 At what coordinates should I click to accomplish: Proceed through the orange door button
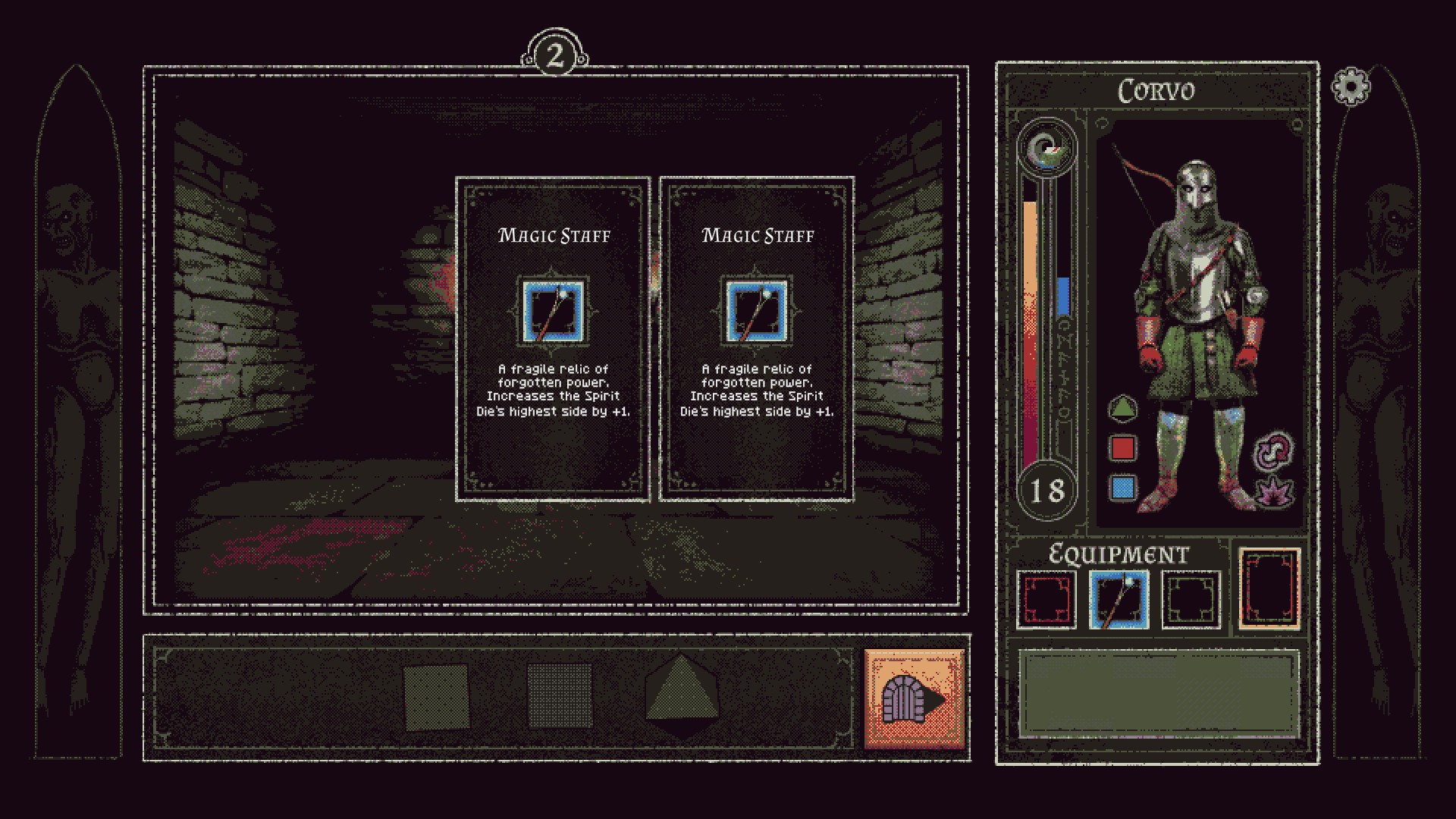tap(915, 698)
